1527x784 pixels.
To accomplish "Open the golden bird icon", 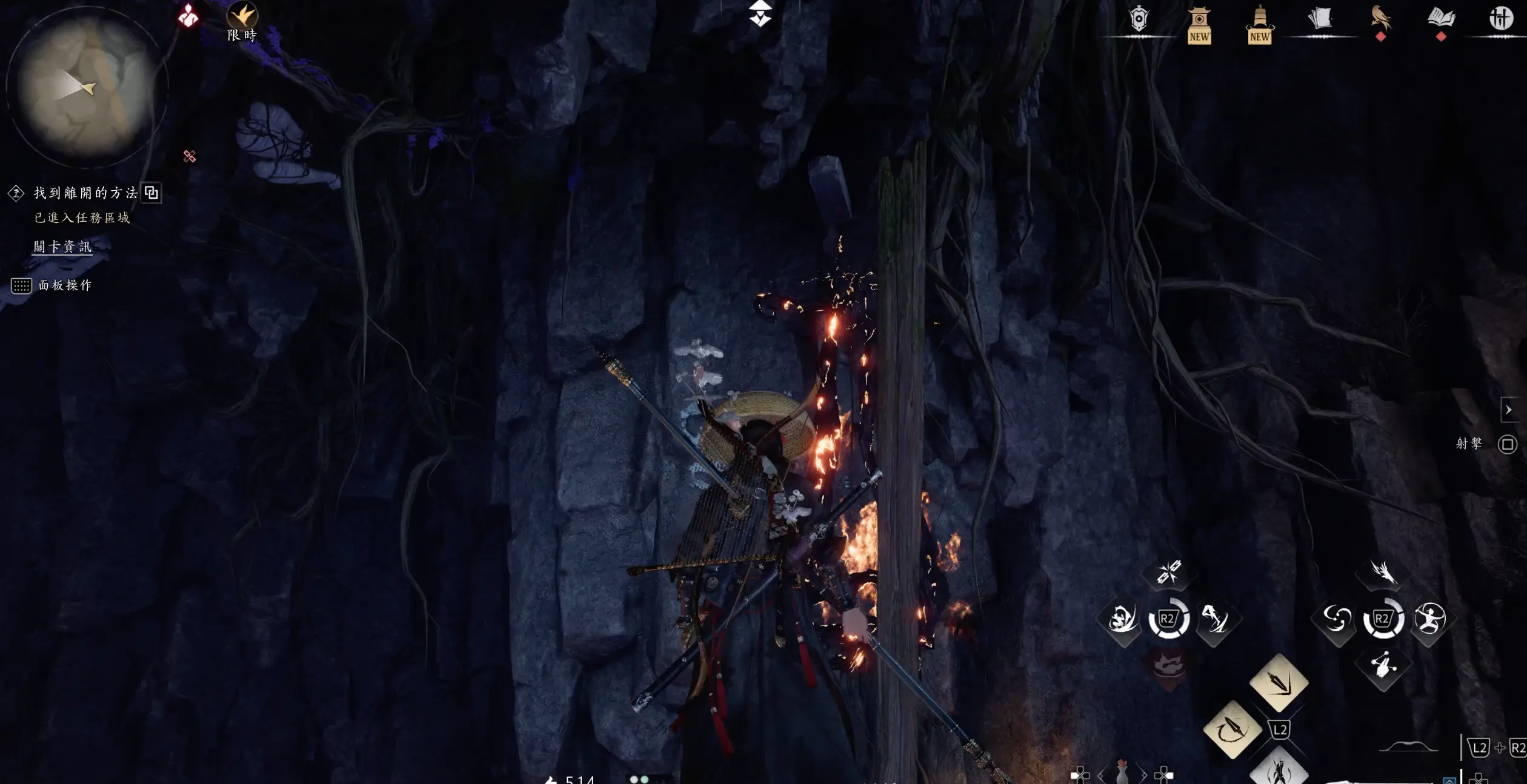I will 1381,18.
